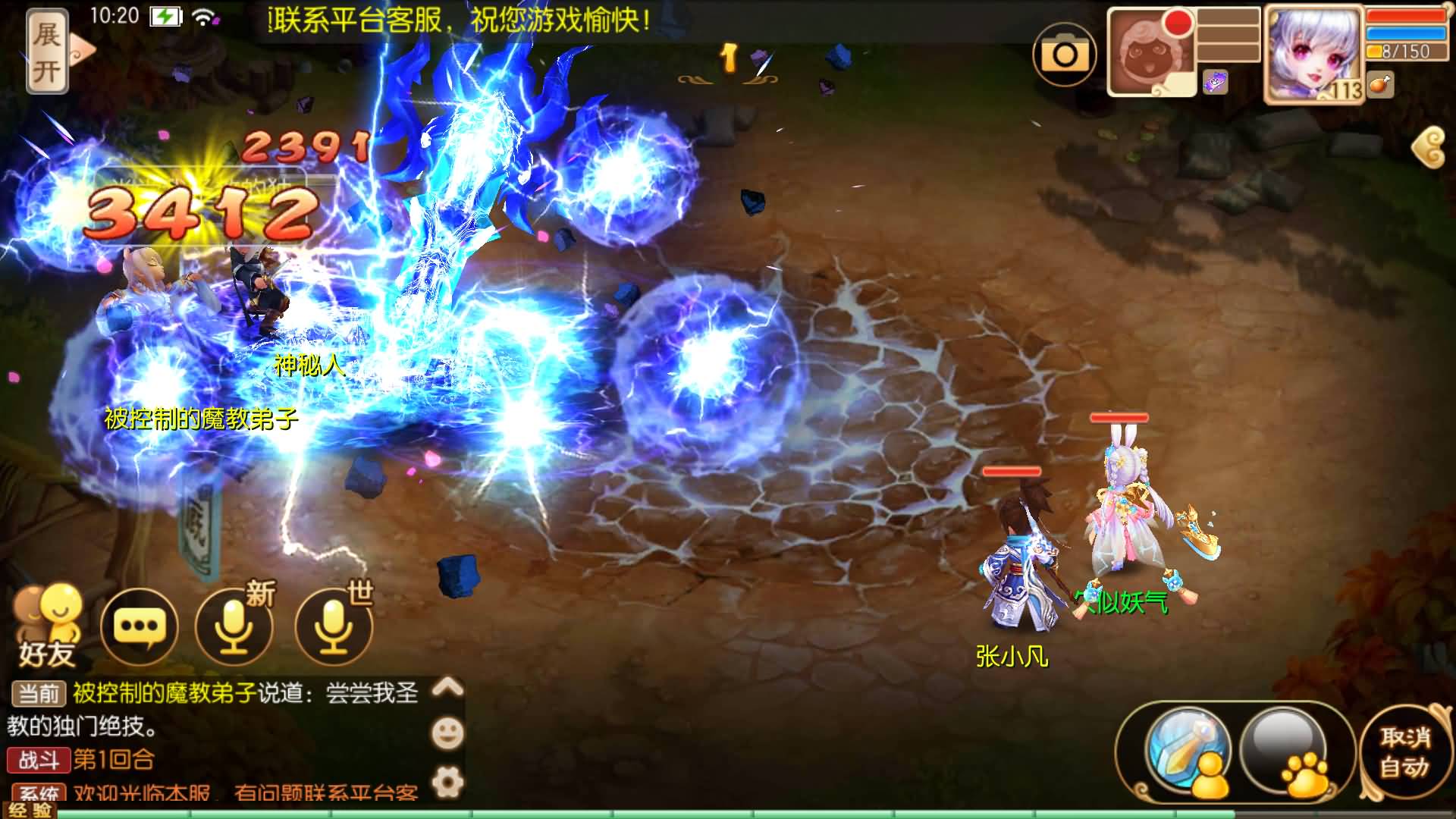Open the chat message bubble icon
The image size is (1456, 819).
(140, 626)
